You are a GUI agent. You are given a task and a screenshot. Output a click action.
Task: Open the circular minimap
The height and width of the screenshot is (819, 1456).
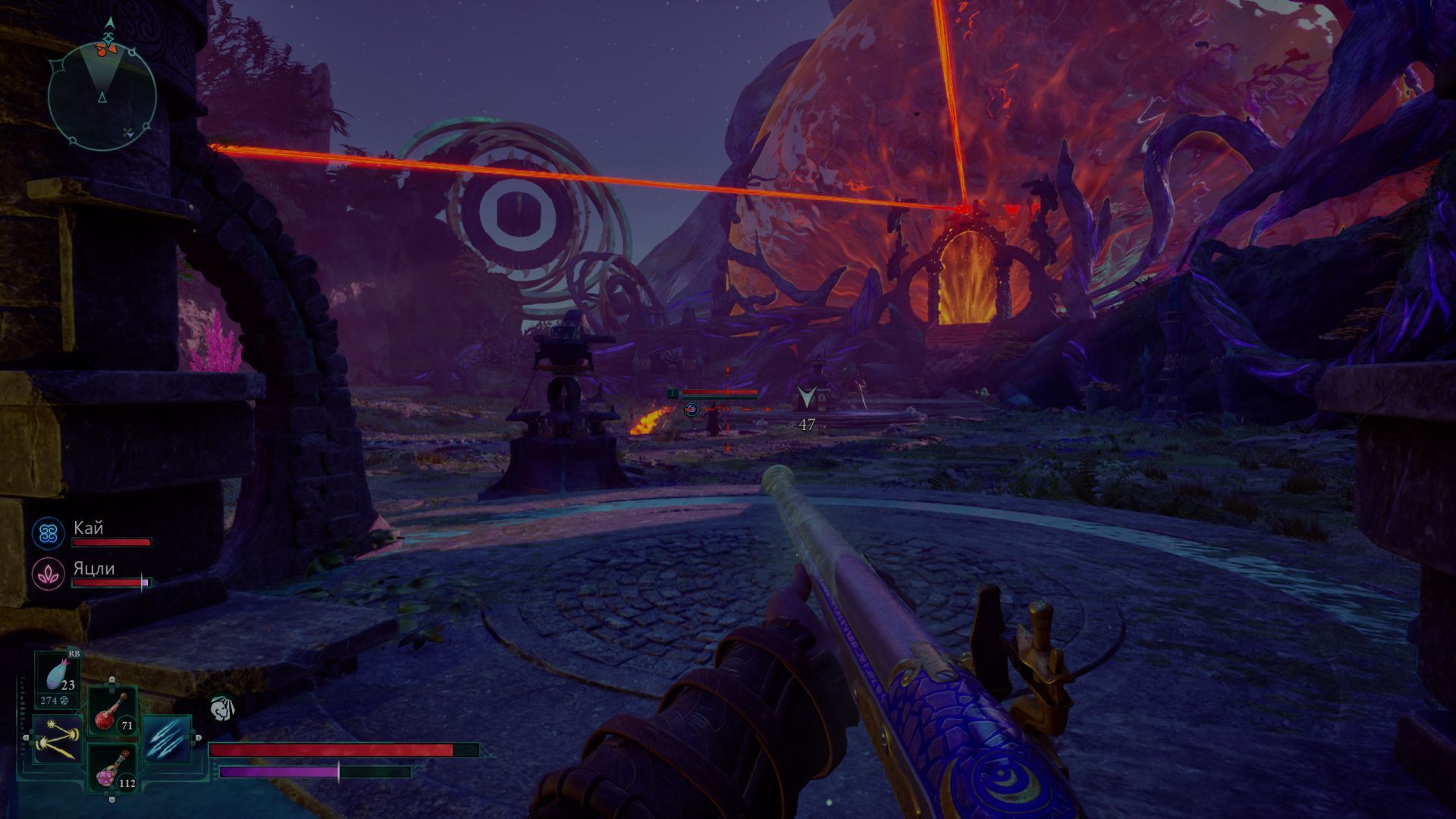tap(102, 96)
